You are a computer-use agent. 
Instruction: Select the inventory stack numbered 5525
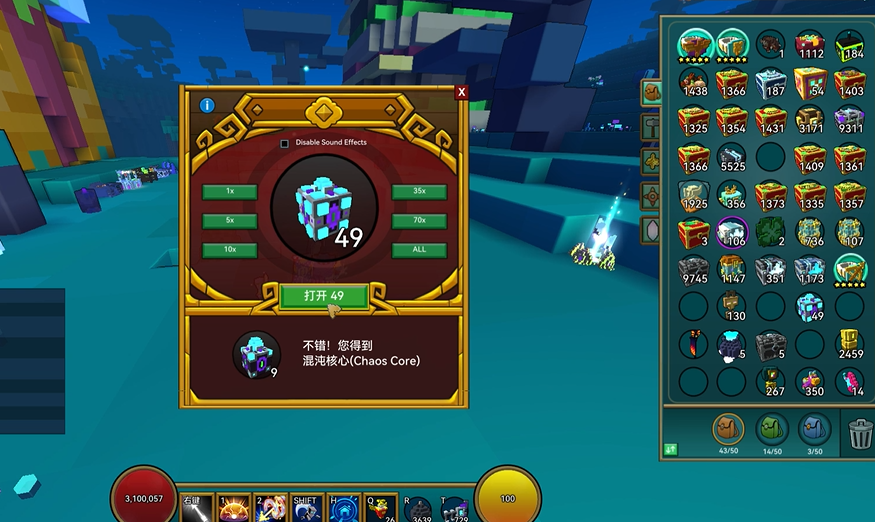pyautogui.click(x=732, y=158)
